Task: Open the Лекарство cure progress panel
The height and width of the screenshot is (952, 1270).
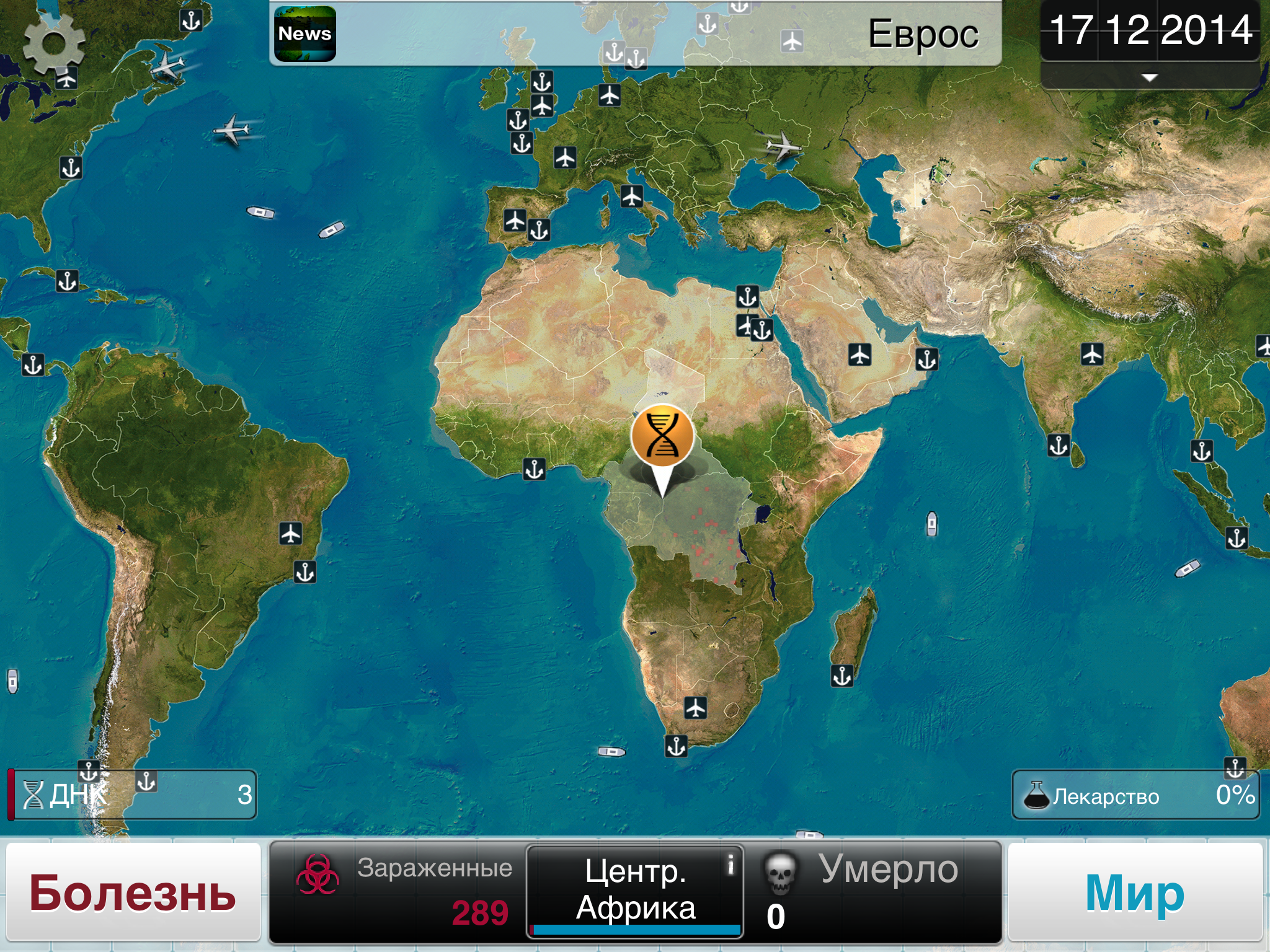Action: click(x=1135, y=795)
